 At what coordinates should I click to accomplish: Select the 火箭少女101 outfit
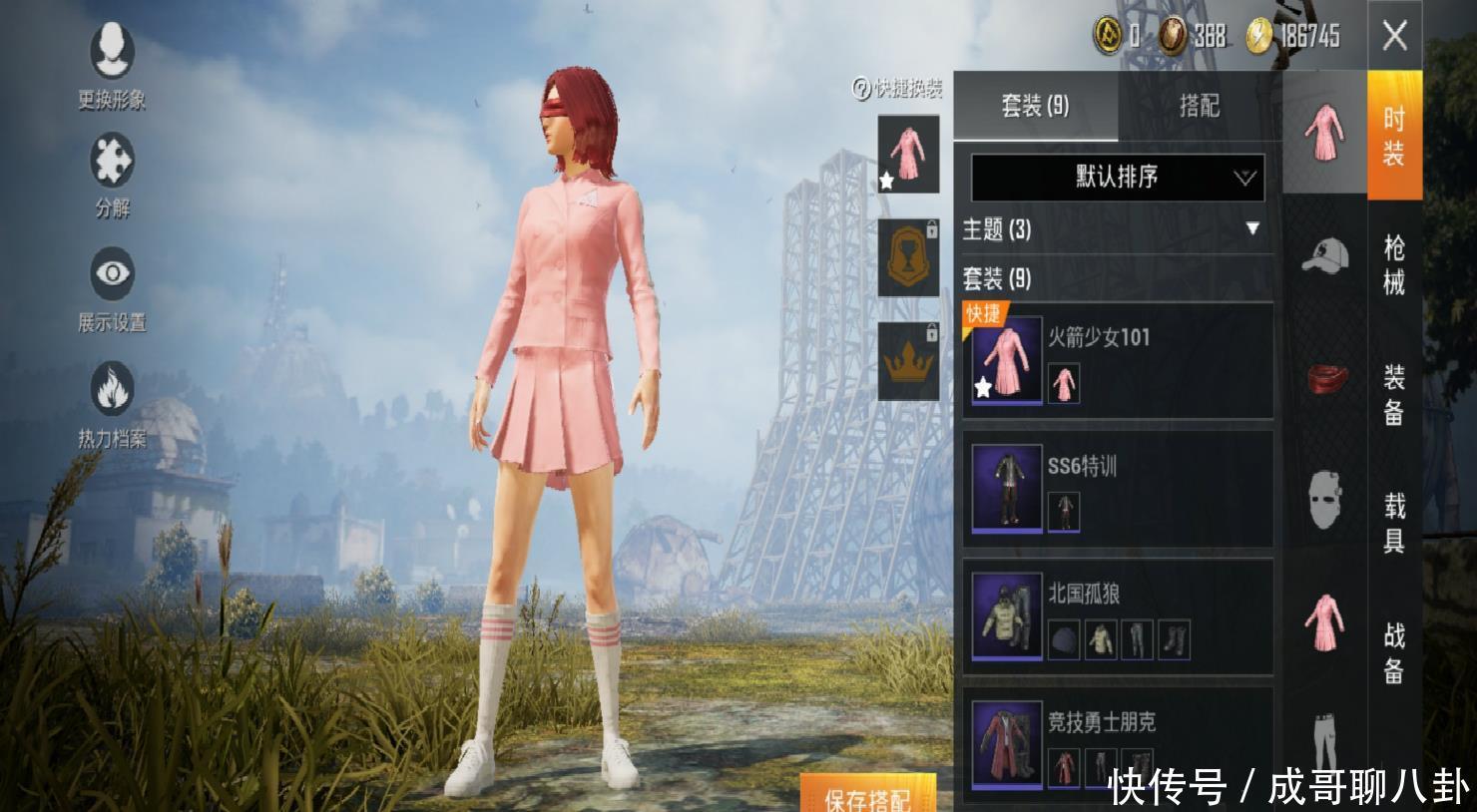[x=1117, y=361]
